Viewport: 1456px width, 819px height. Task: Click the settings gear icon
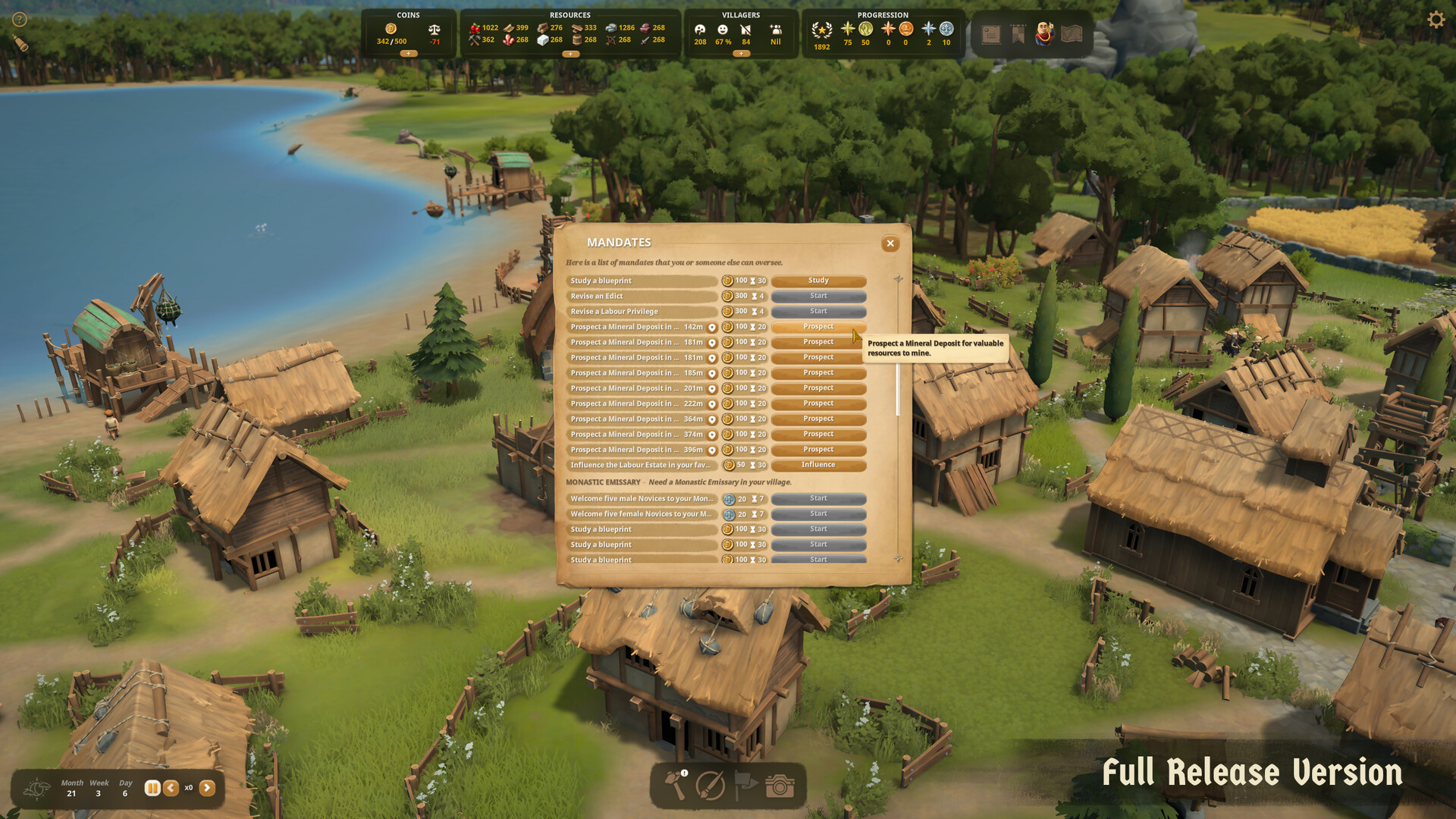coord(1437,18)
